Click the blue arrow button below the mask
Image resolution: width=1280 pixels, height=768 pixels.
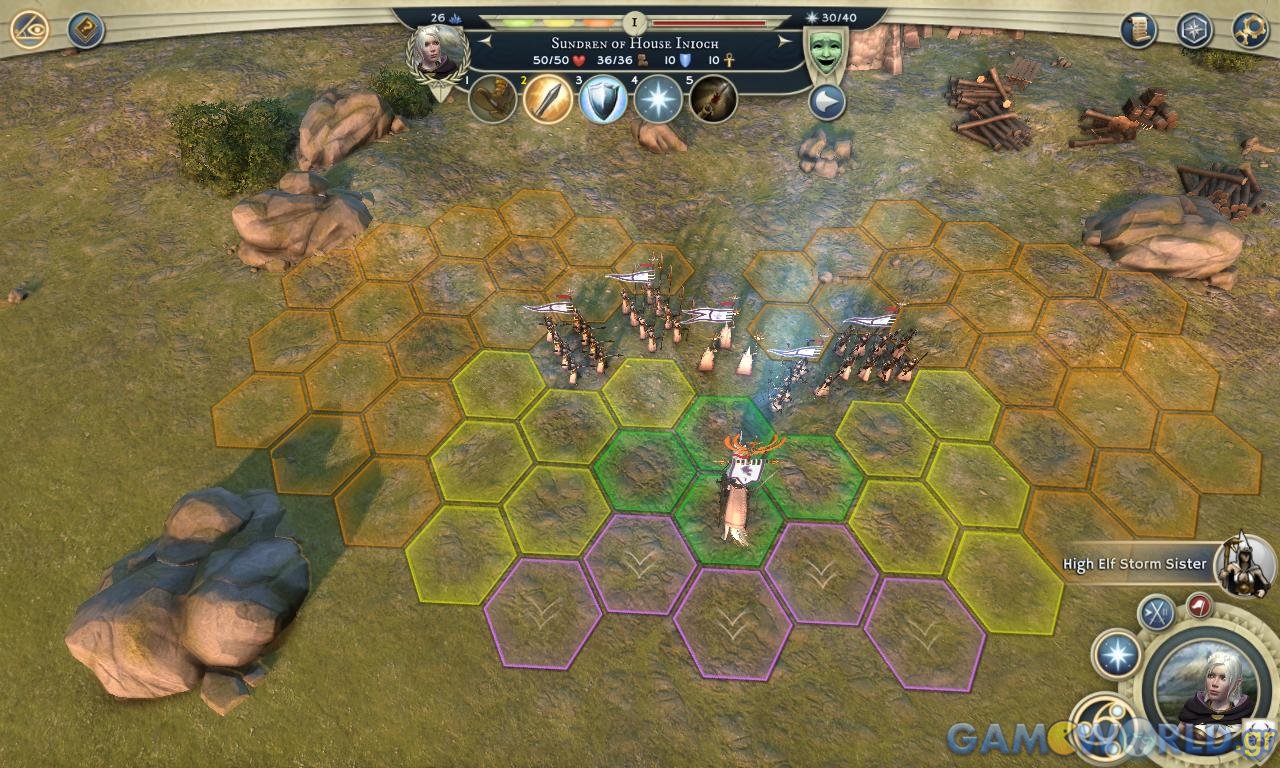pyautogui.click(x=827, y=102)
